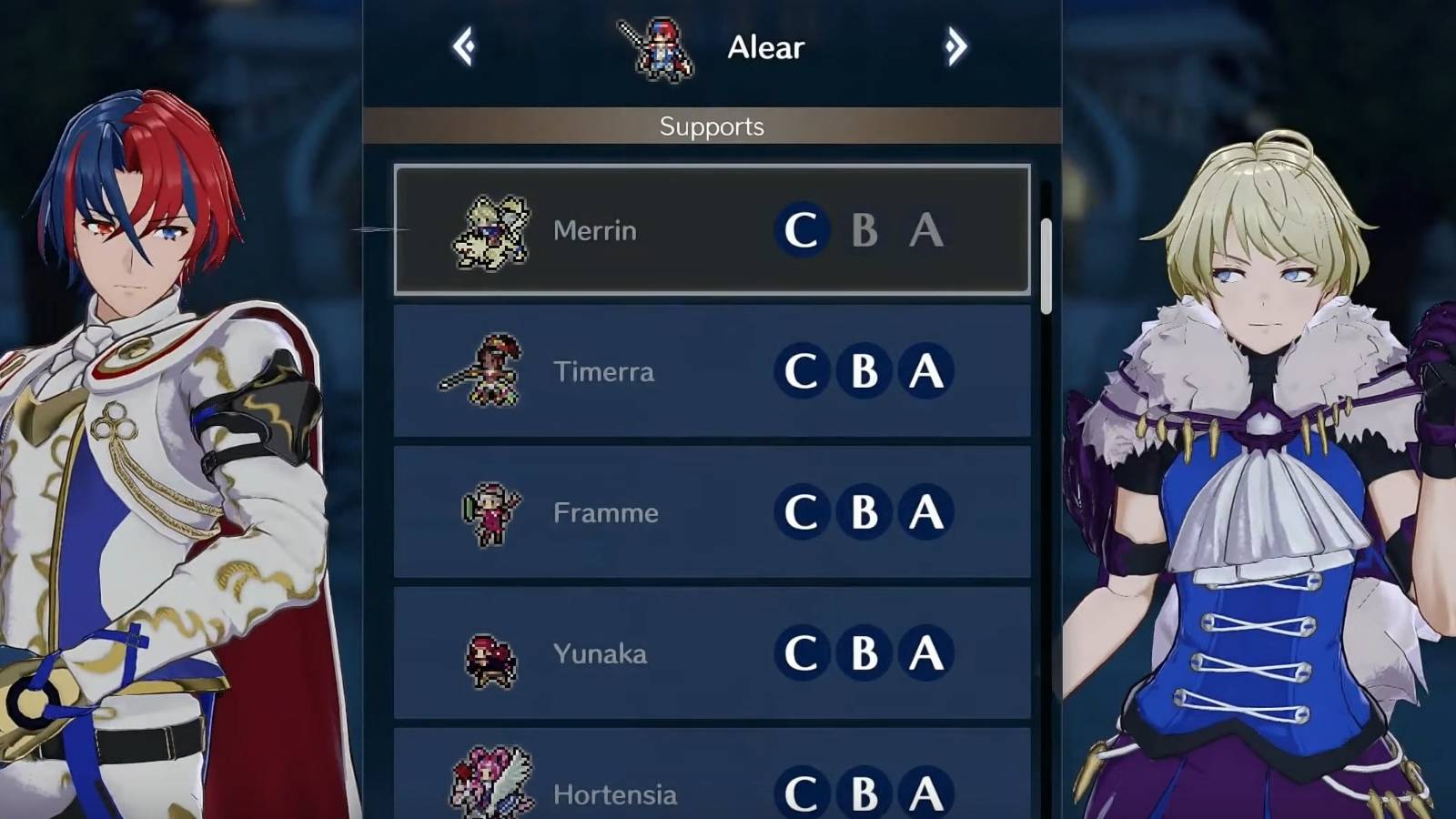Select Timerra's B rank badge
This screenshot has height=819, width=1456.
point(863,371)
